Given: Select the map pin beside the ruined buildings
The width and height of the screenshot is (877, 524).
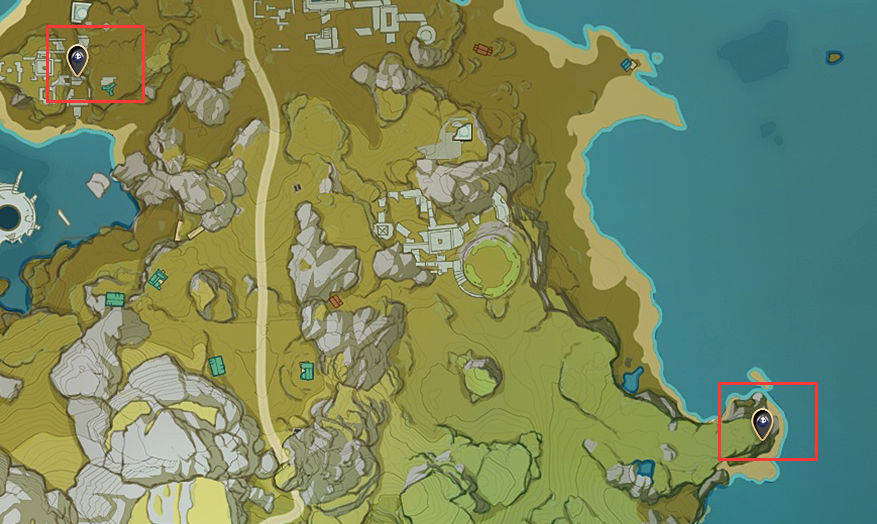Looking at the screenshot, I should [77, 61].
